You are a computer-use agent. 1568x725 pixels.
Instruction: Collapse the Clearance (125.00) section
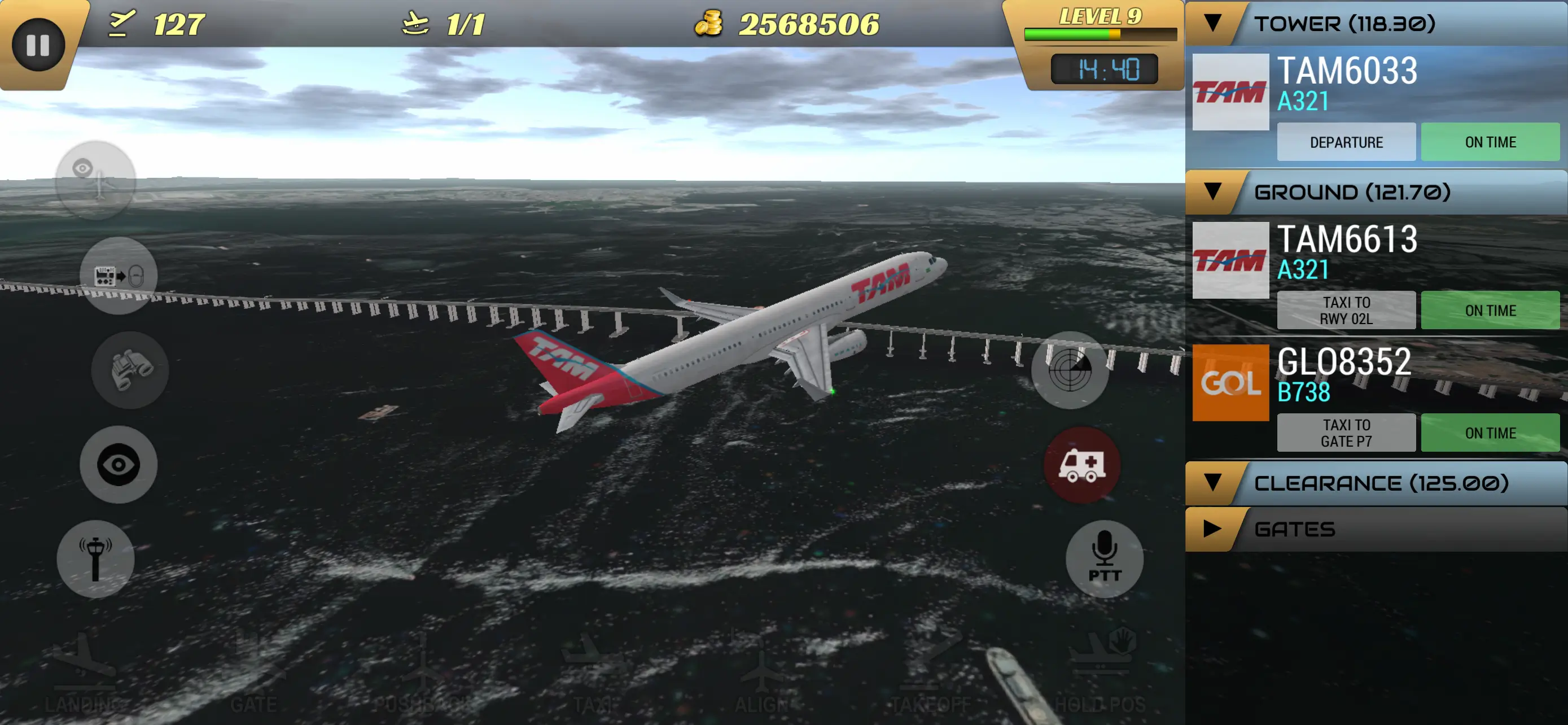(x=1213, y=483)
